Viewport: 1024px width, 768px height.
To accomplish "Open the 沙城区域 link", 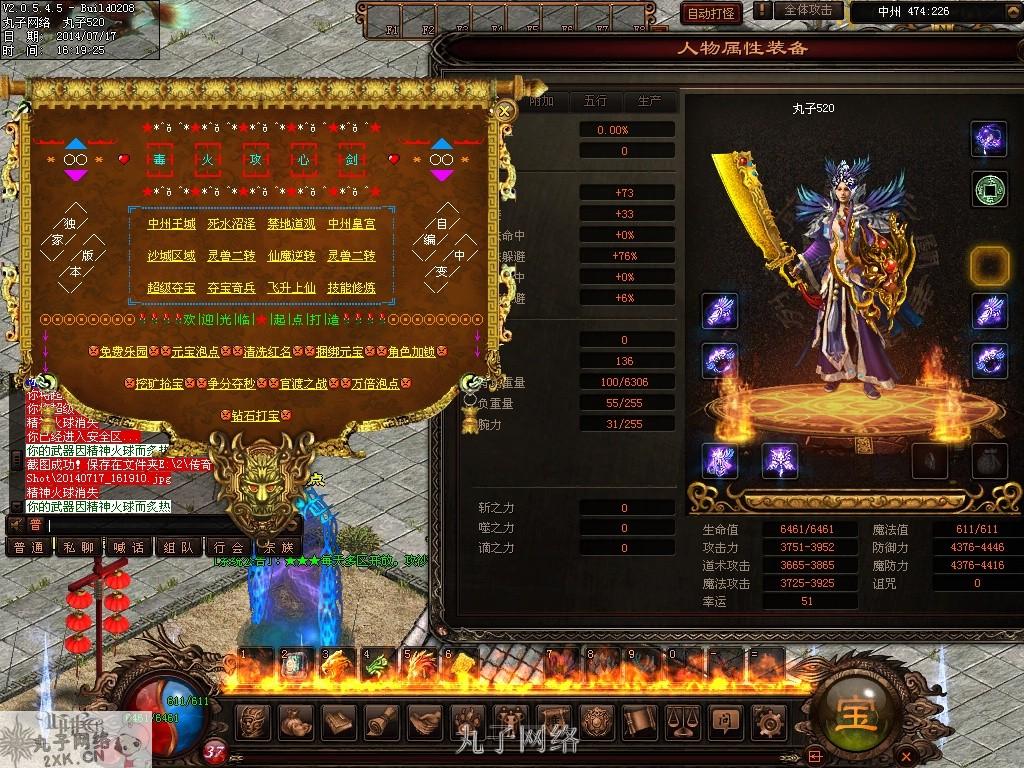I will (x=171, y=257).
